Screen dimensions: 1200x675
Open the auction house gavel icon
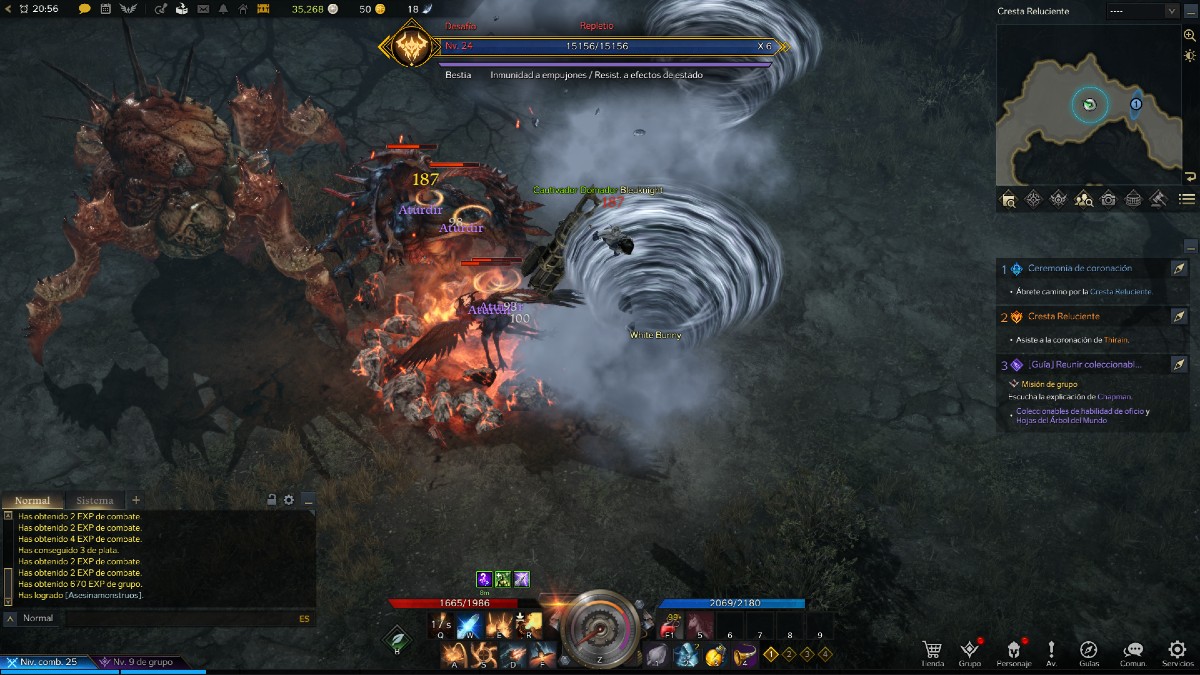tap(1159, 199)
